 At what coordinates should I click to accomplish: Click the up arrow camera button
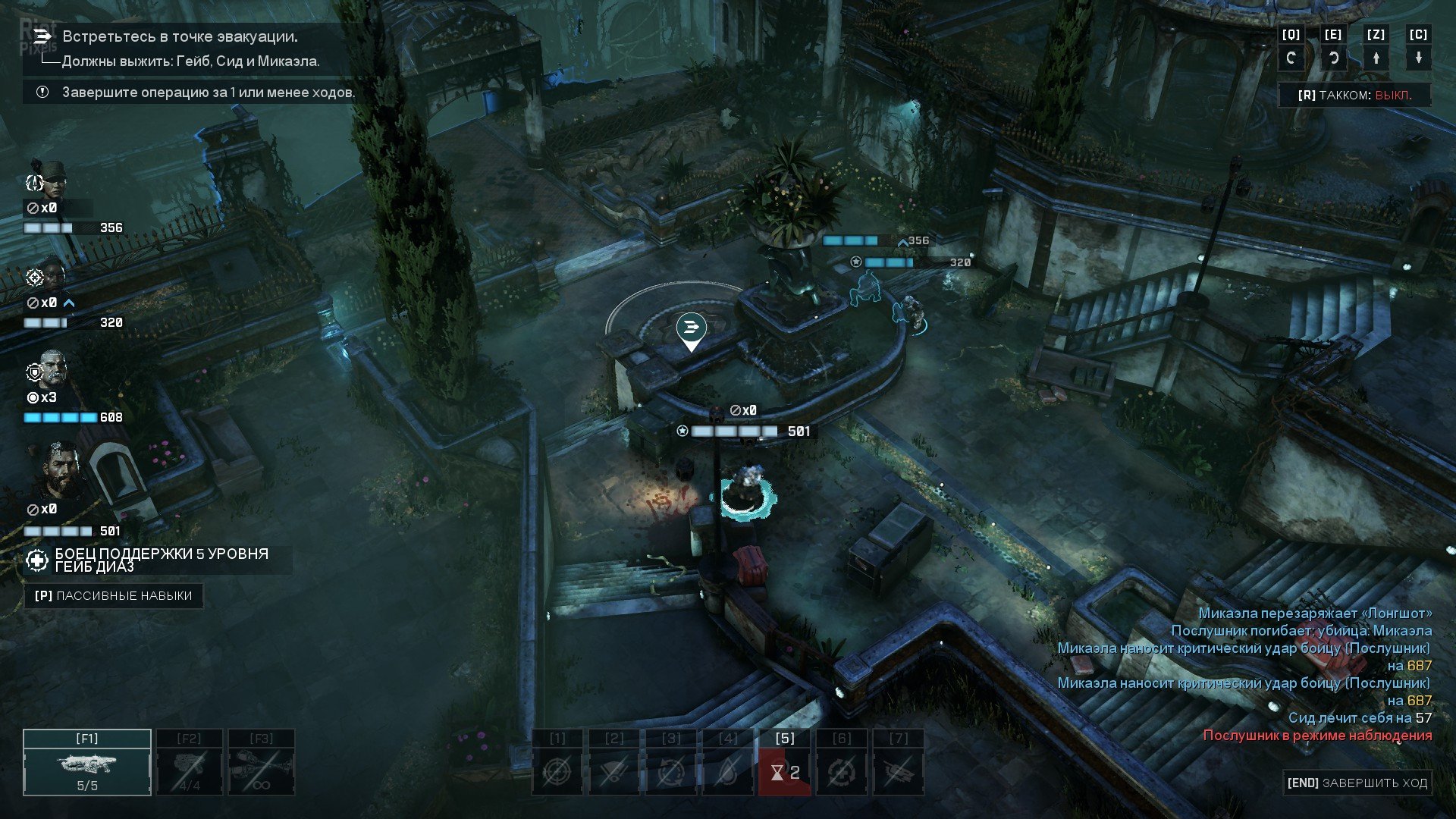pos(1376,58)
